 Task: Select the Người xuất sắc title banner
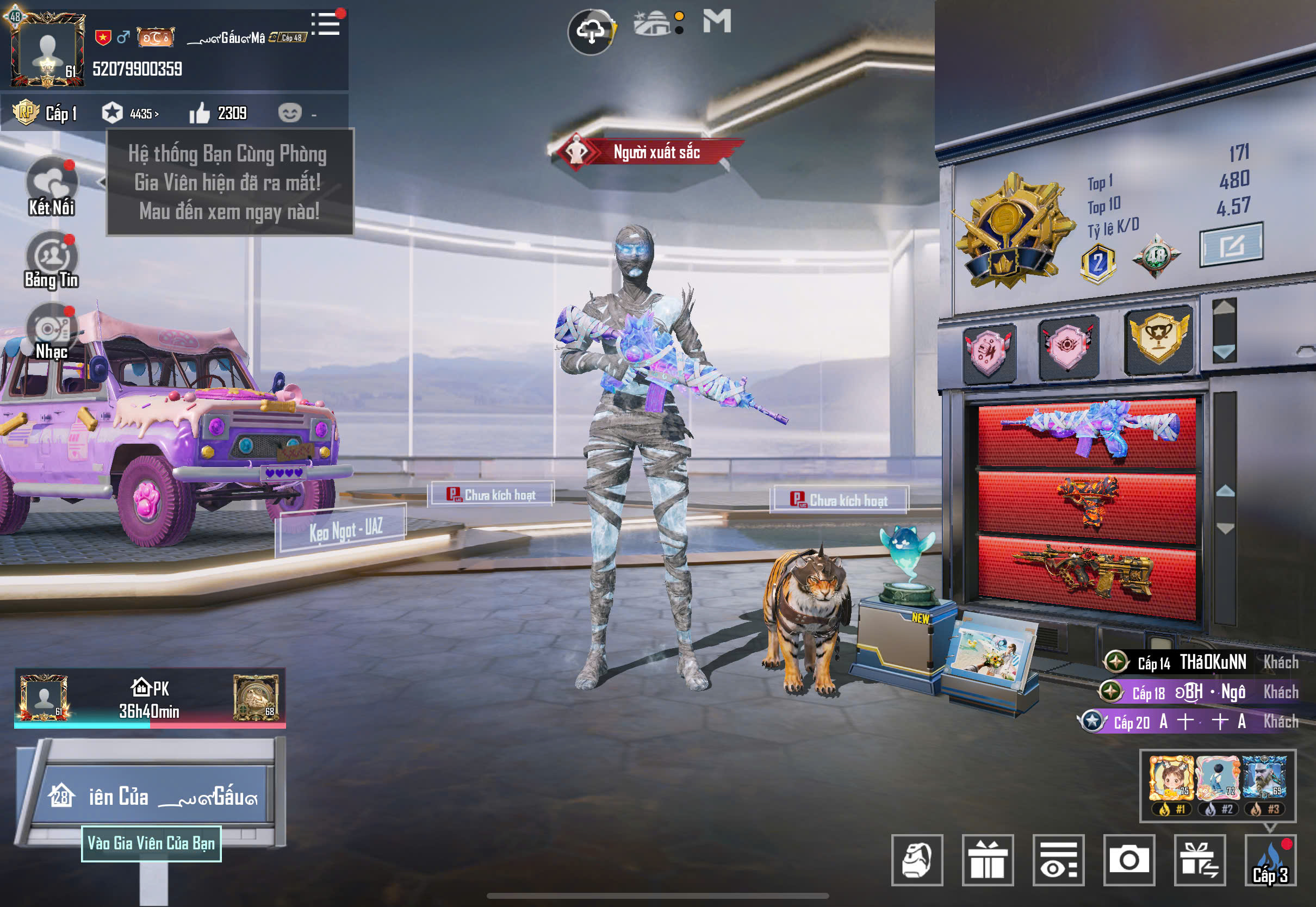(x=648, y=152)
